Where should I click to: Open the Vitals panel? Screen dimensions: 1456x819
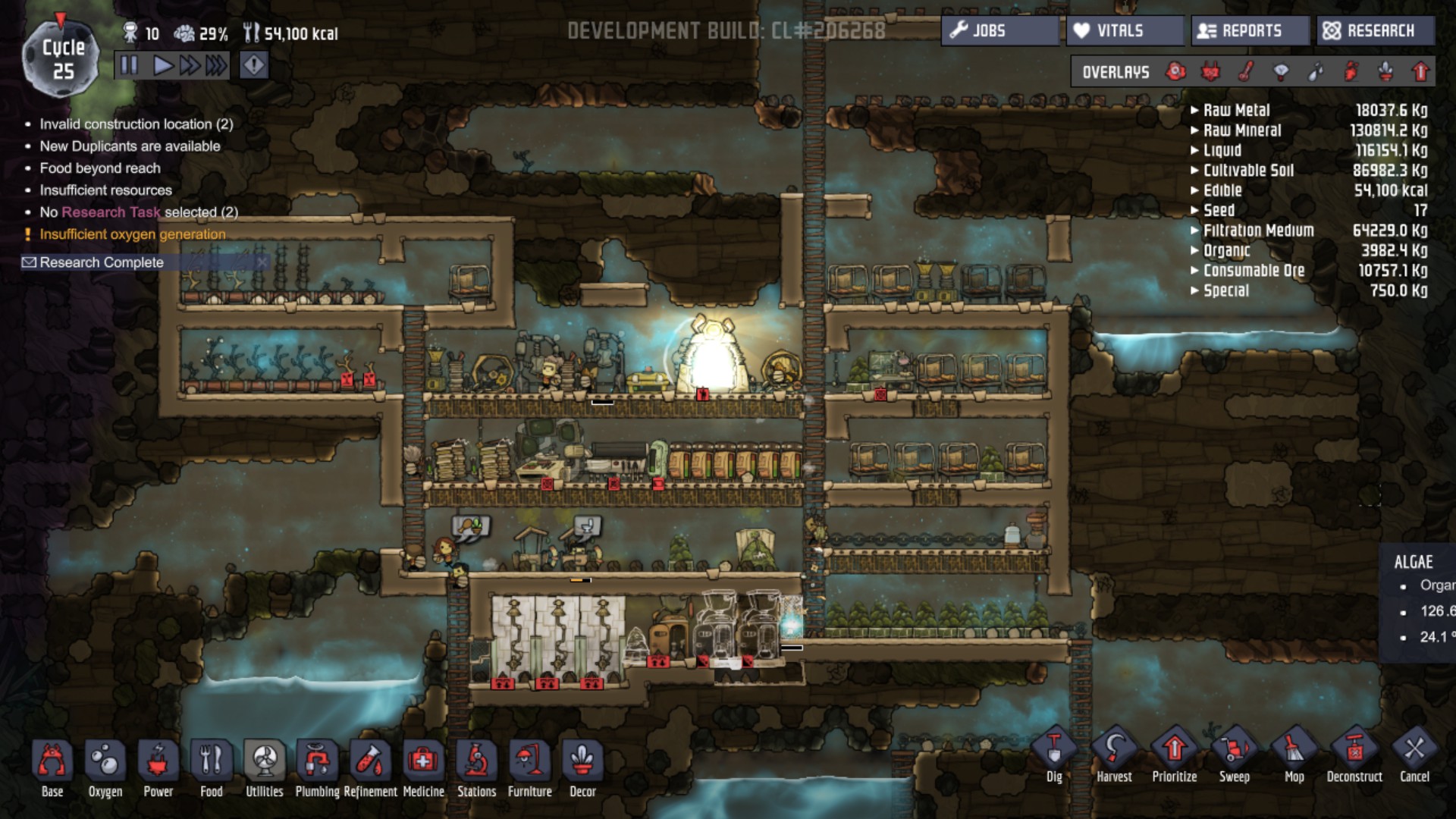click(x=1124, y=31)
